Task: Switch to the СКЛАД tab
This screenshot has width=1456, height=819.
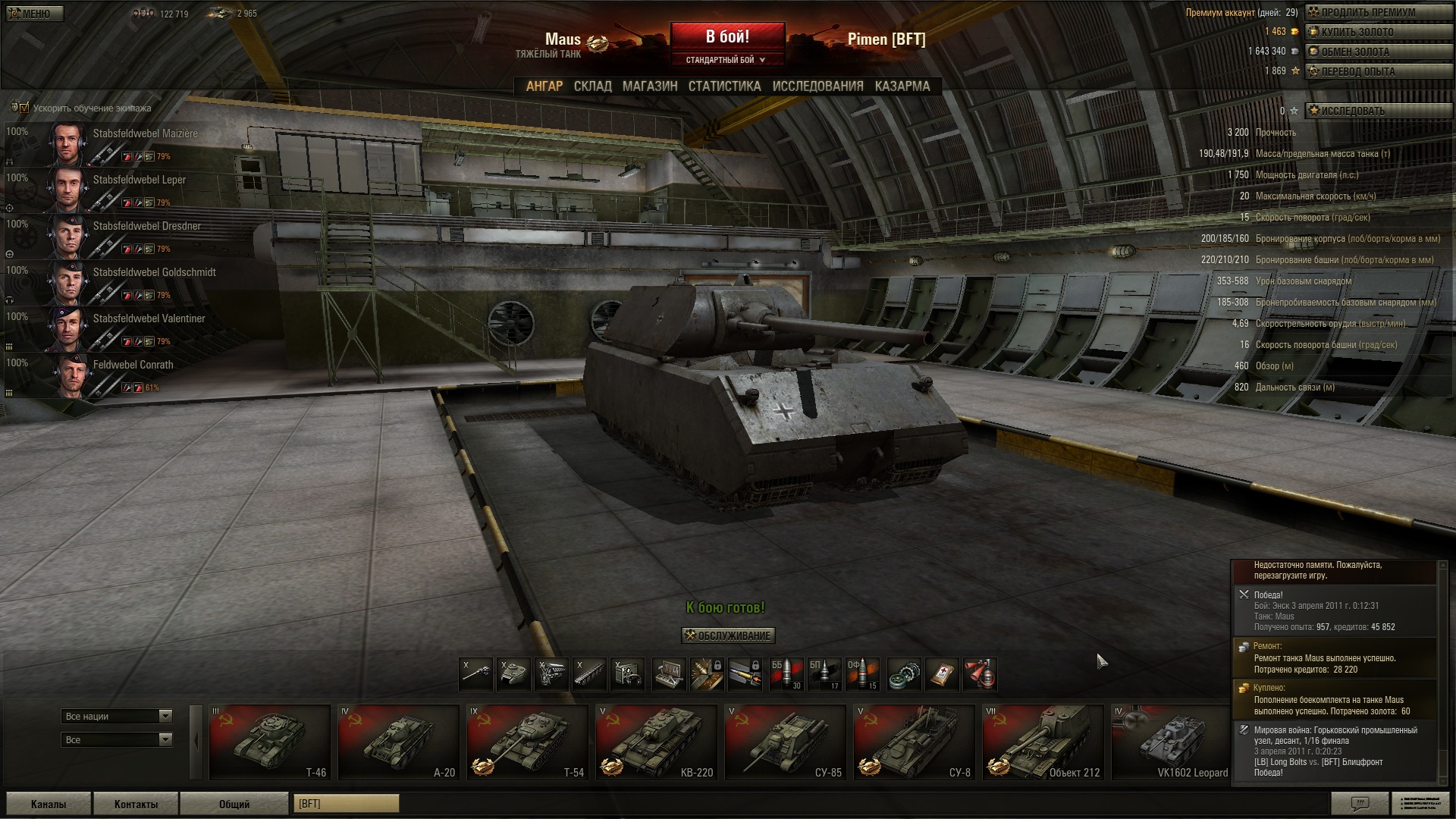Action: coord(592,86)
